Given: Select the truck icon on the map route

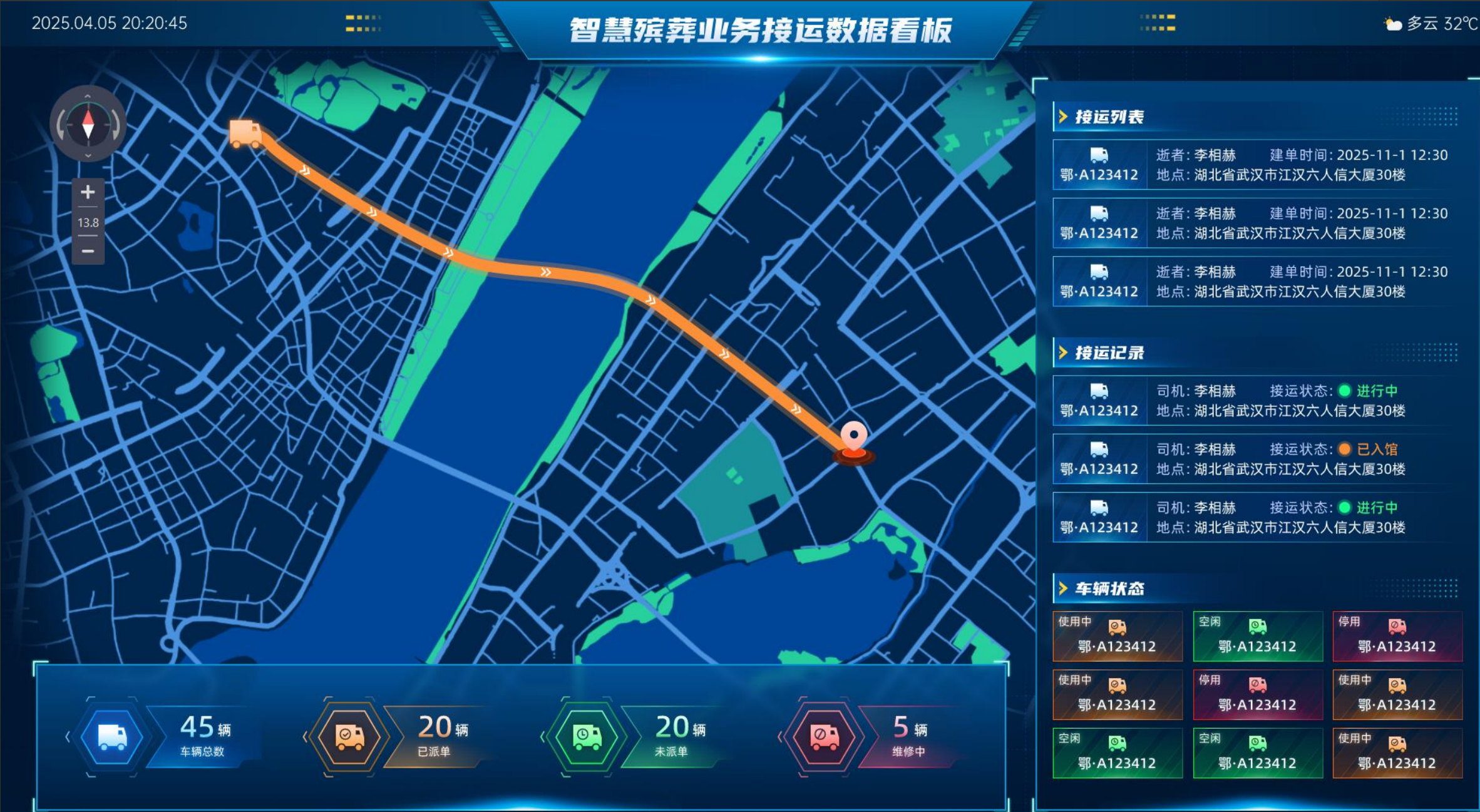Looking at the screenshot, I should [245, 133].
